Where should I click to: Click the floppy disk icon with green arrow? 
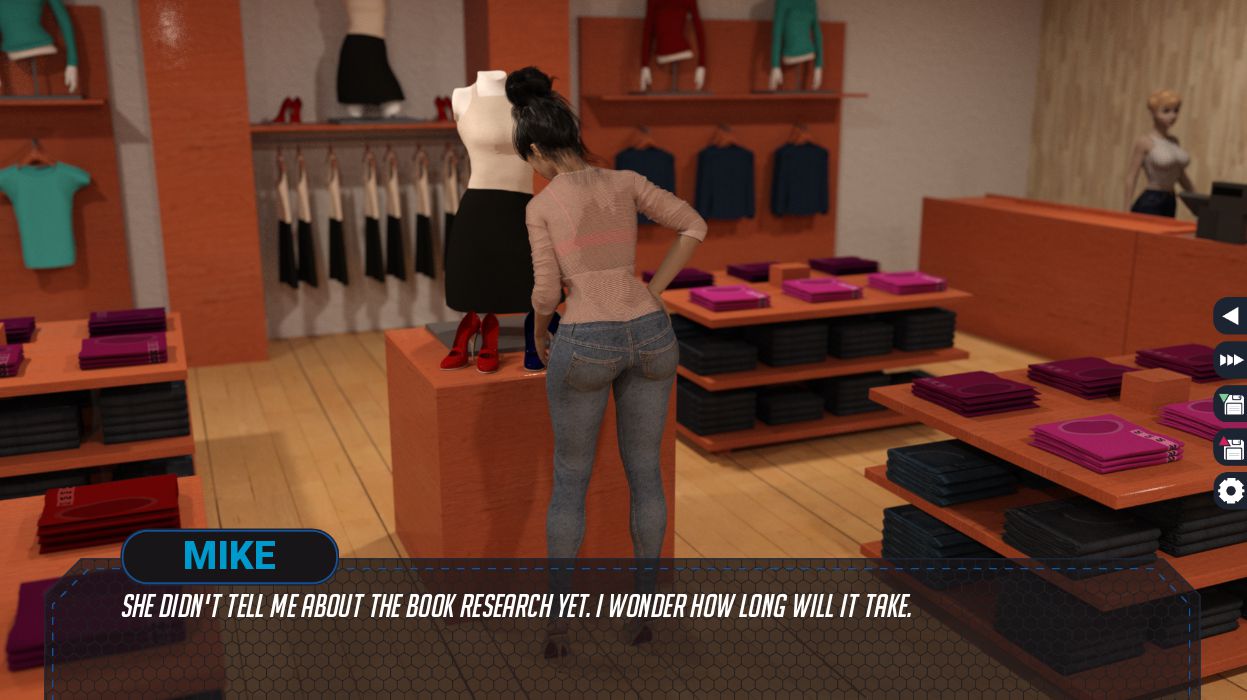(1231, 404)
